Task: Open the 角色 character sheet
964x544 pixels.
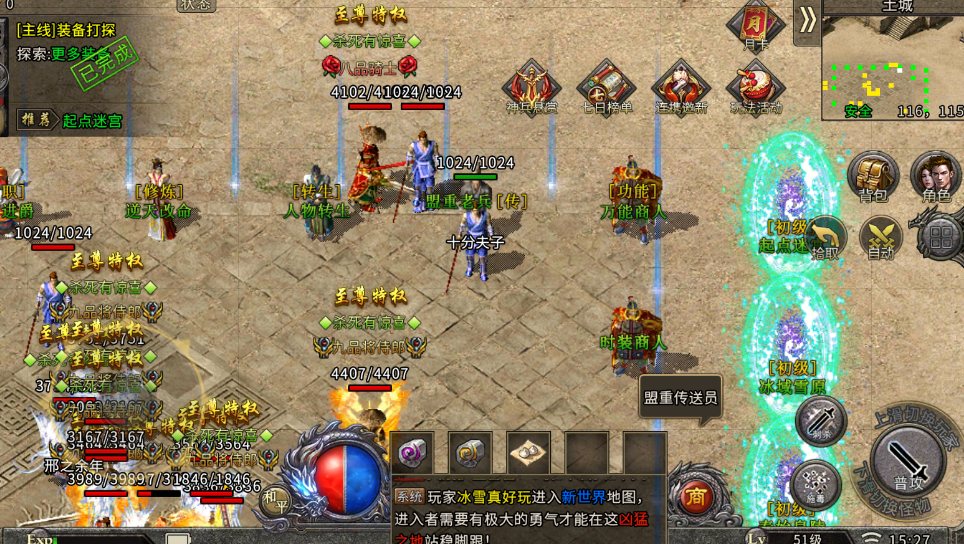Action: tap(936, 177)
